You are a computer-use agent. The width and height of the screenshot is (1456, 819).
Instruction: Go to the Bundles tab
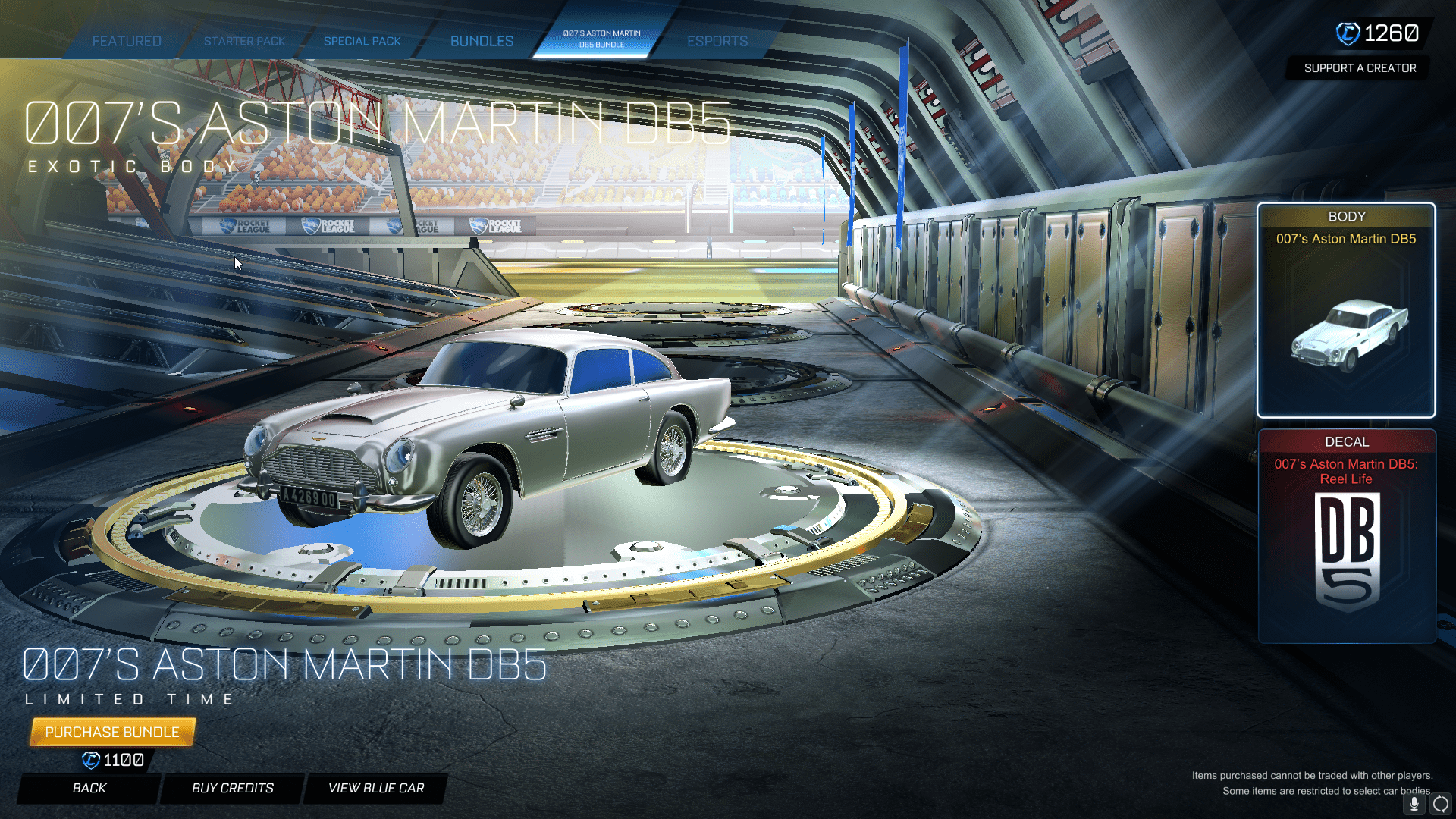click(482, 41)
